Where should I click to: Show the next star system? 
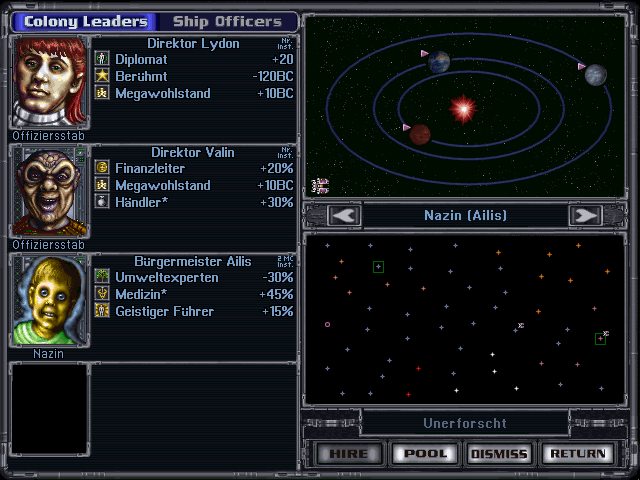click(x=584, y=215)
